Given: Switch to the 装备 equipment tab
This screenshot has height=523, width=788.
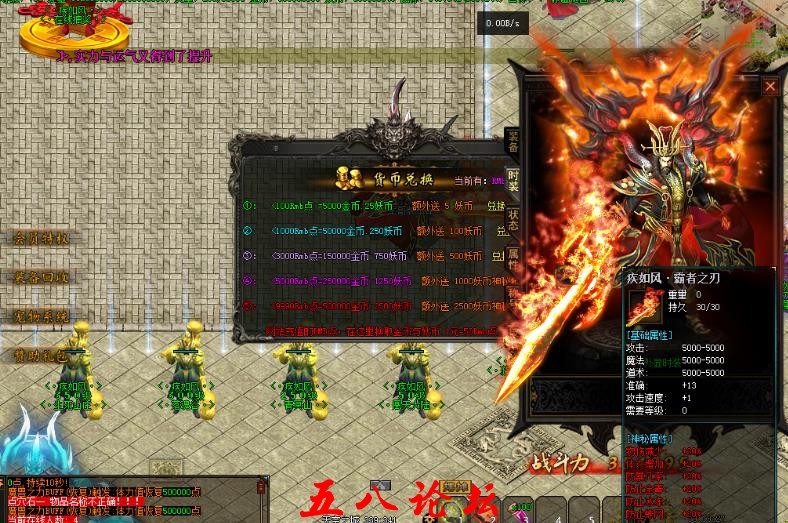Looking at the screenshot, I should (x=513, y=141).
